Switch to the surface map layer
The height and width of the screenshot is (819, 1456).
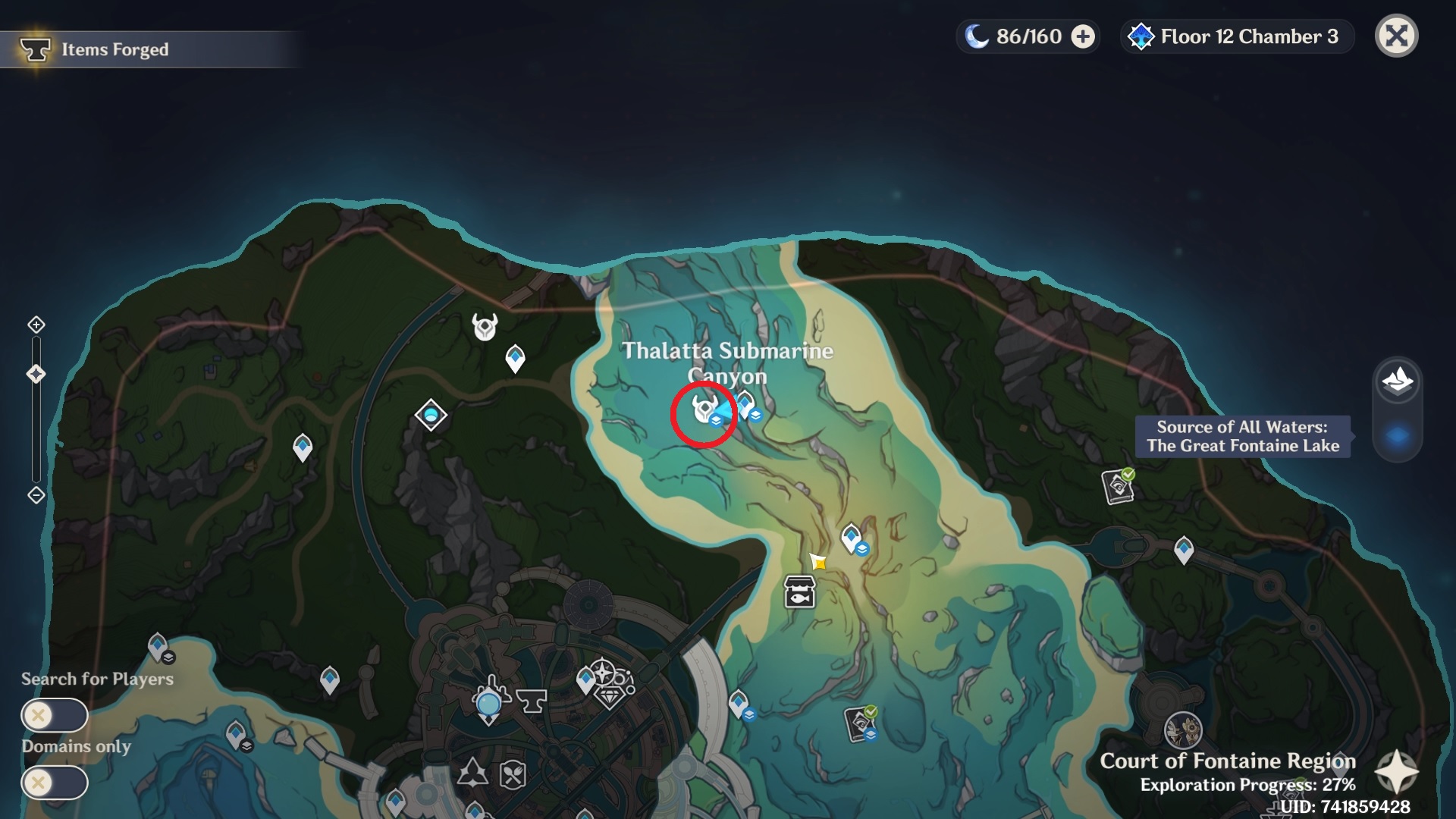(x=1398, y=380)
